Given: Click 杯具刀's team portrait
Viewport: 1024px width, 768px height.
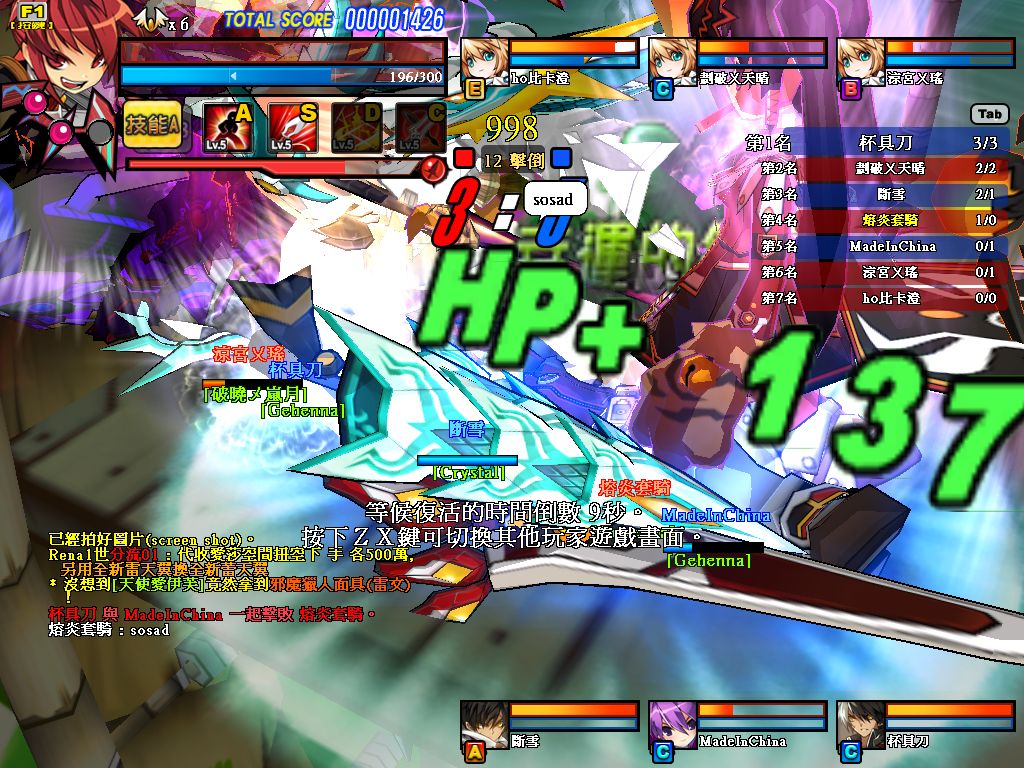Looking at the screenshot, I should [x=860, y=724].
